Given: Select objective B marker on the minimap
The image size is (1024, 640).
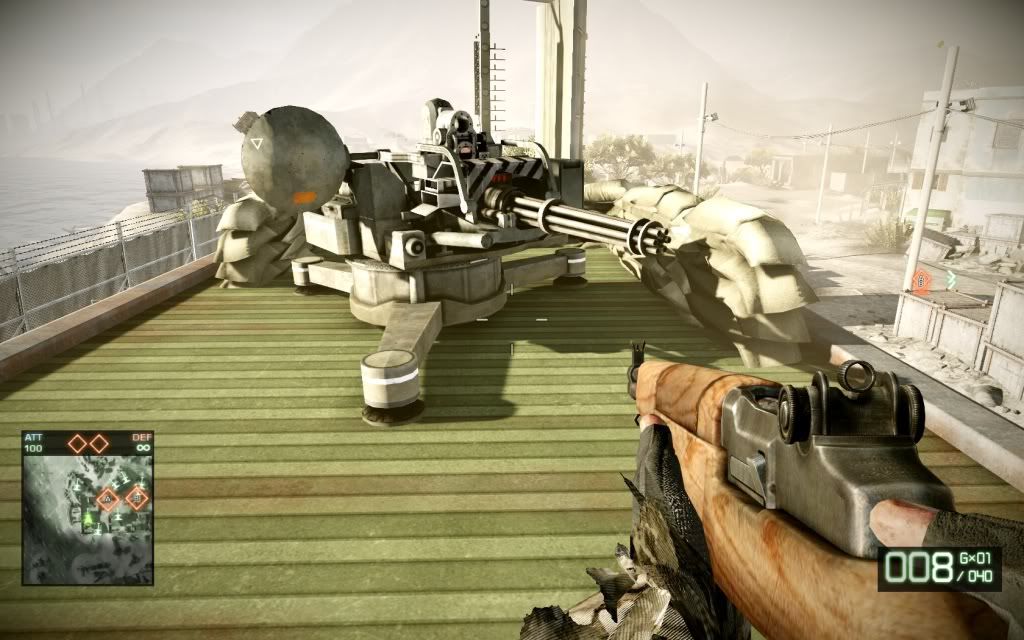Looking at the screenshot, I should tap(136, 497).
